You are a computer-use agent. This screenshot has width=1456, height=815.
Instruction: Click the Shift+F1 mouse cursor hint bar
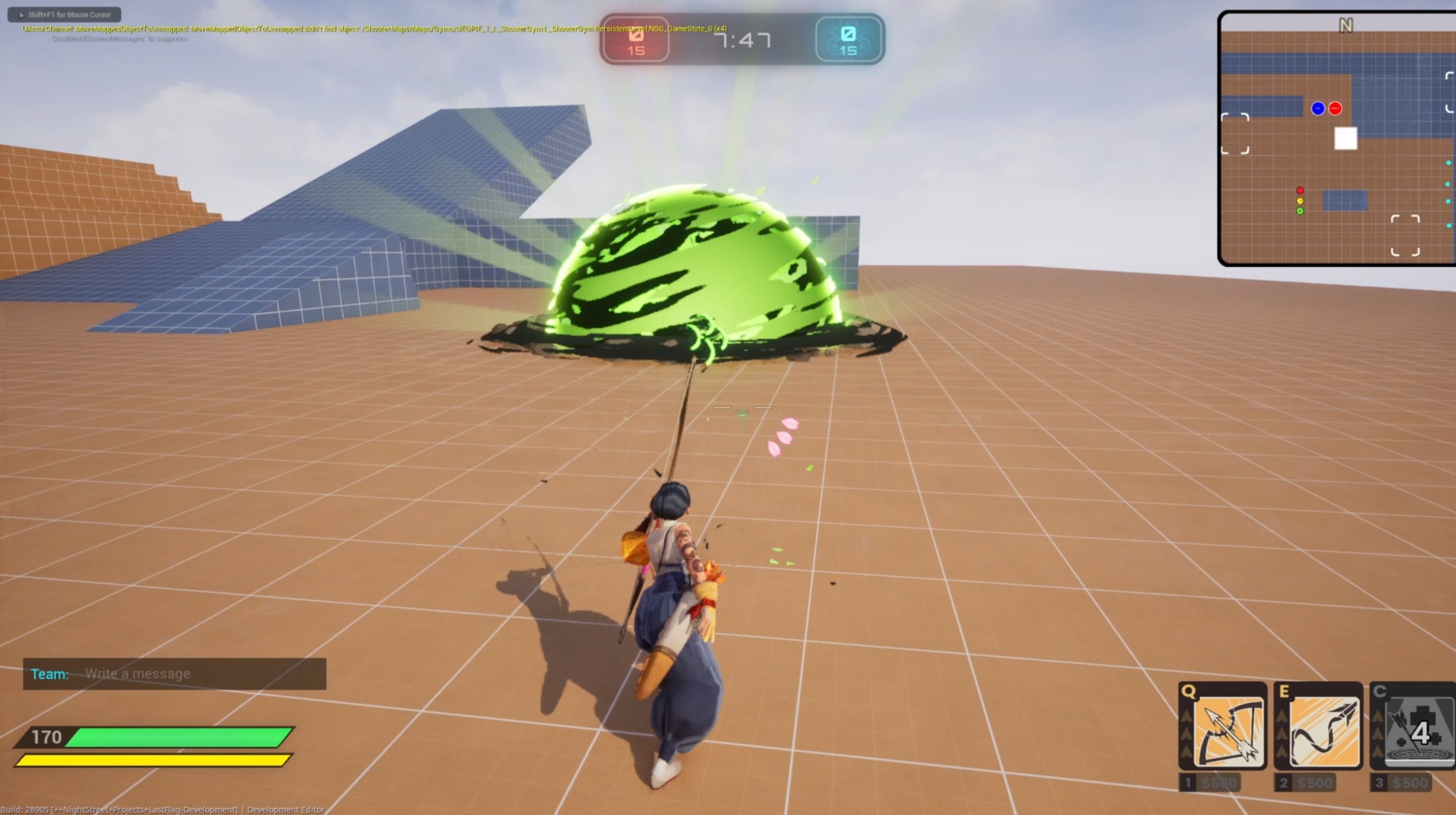click(x=64, y=14)
